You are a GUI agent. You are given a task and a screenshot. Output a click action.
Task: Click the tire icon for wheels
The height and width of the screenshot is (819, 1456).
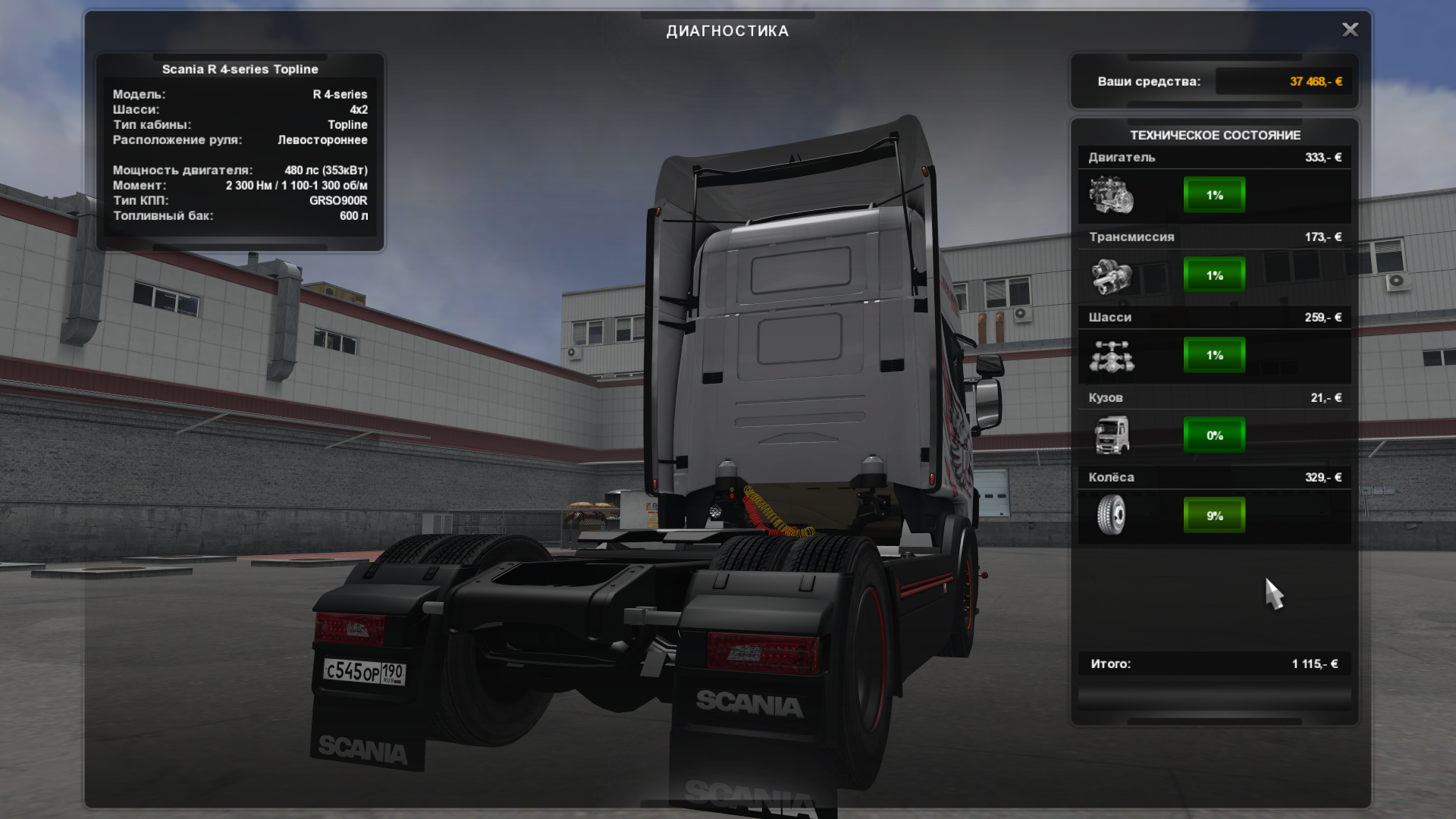(1111, 516)
